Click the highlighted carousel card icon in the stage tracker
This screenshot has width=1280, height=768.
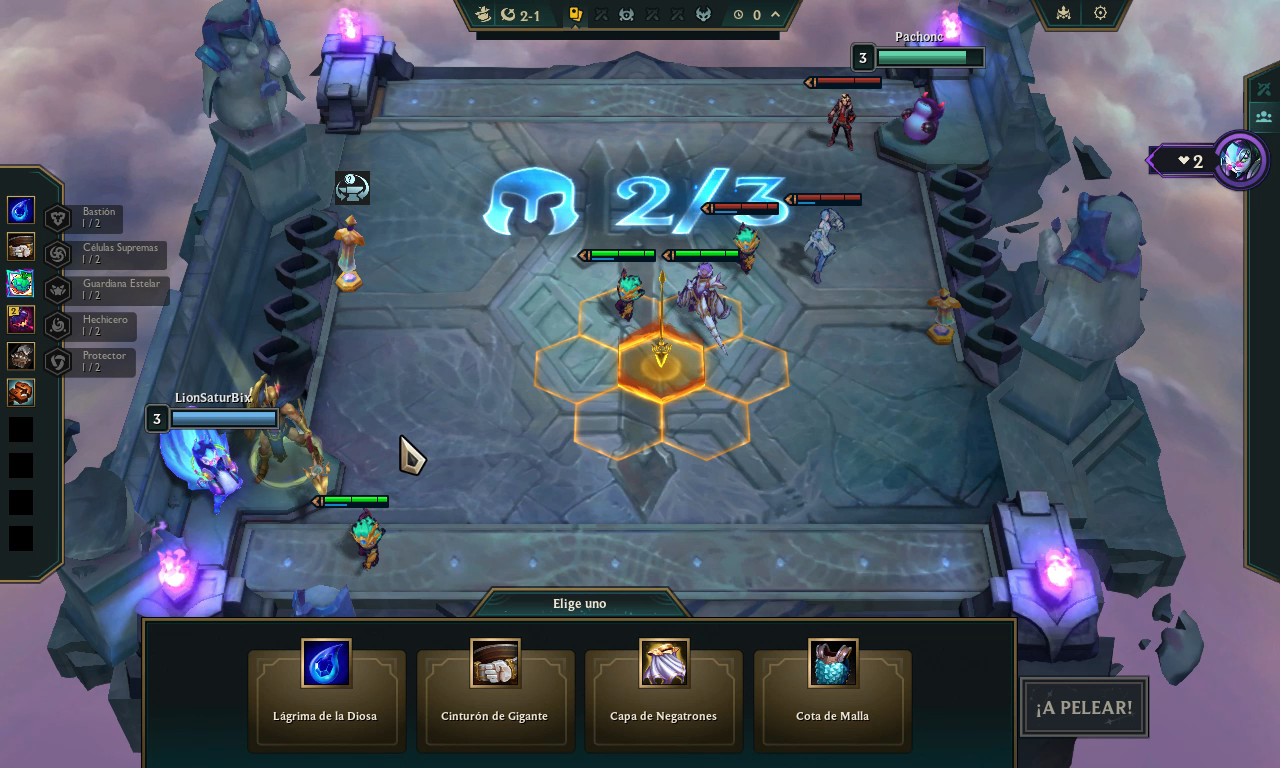tap(575, 14)
